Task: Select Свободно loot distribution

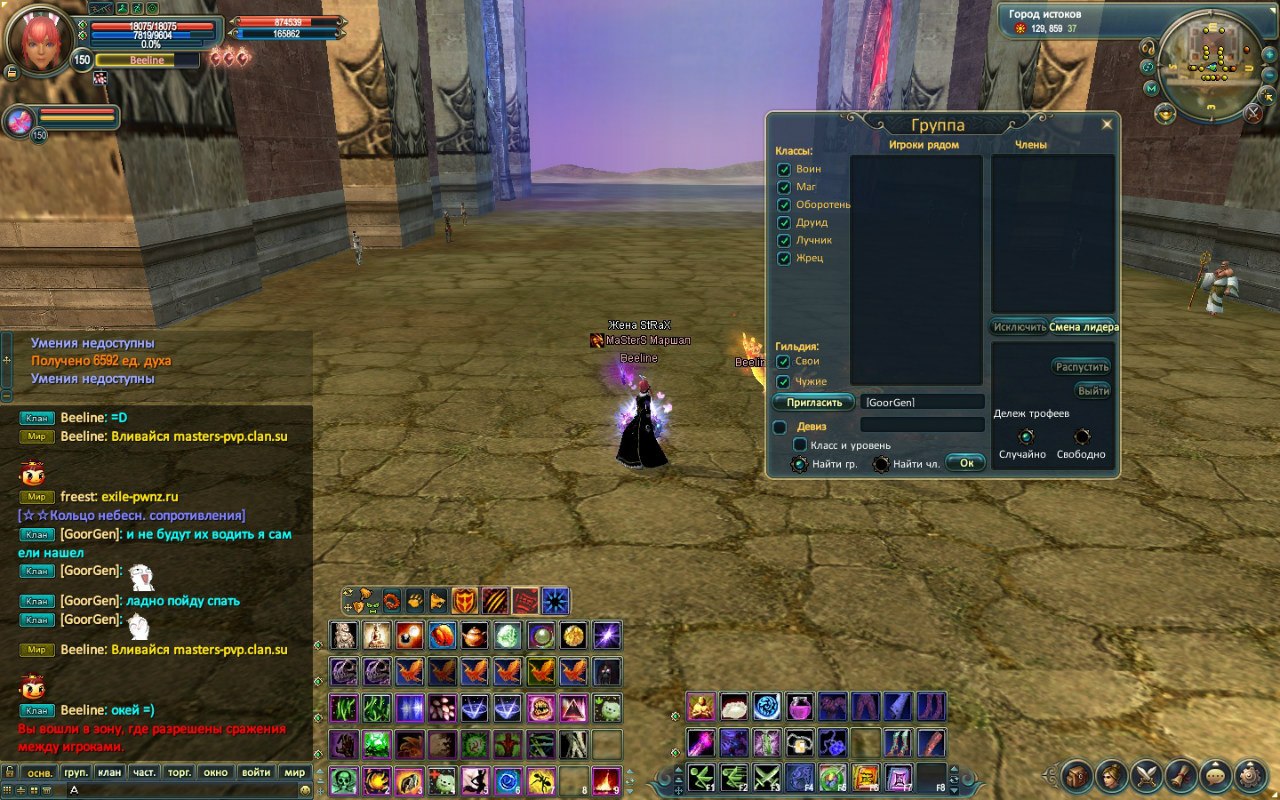Action: (x=1082, y=437)
